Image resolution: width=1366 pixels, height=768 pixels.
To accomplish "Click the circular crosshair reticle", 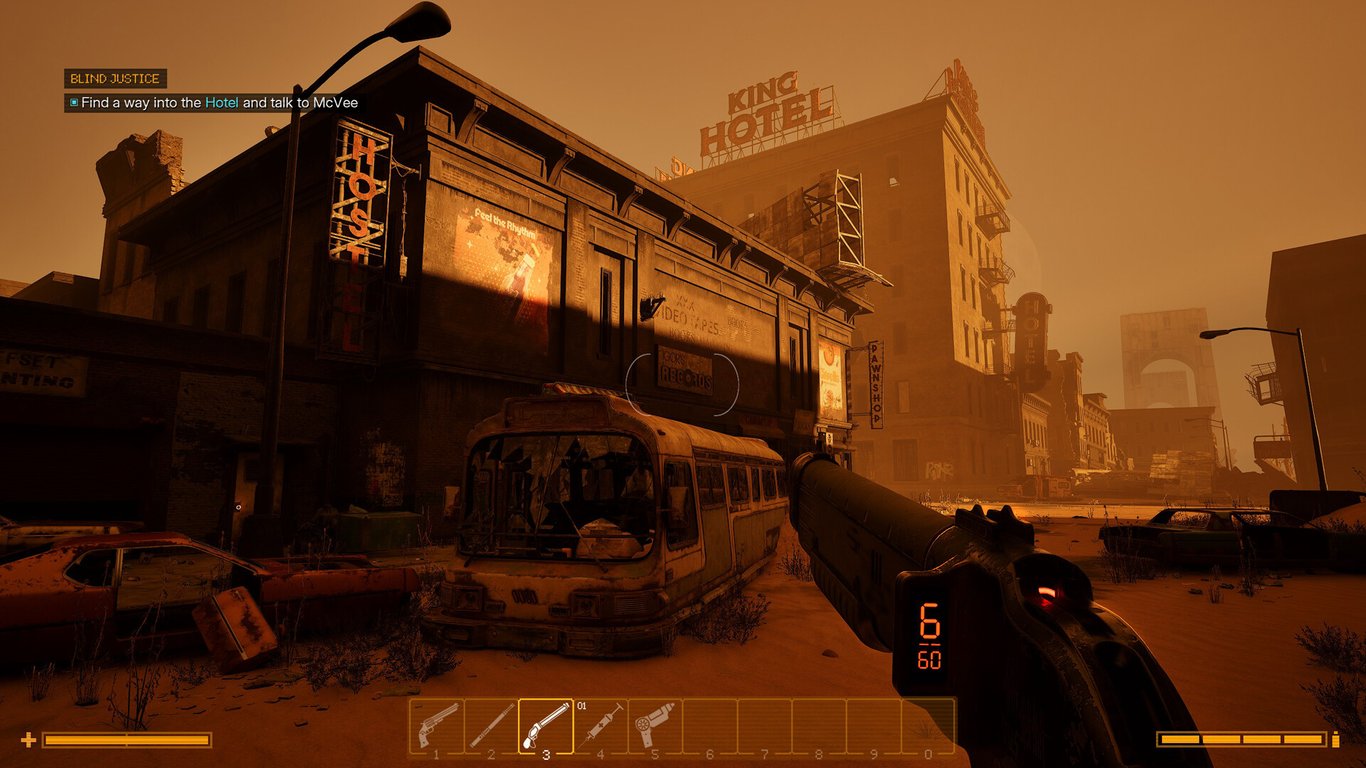I will 683,384.
